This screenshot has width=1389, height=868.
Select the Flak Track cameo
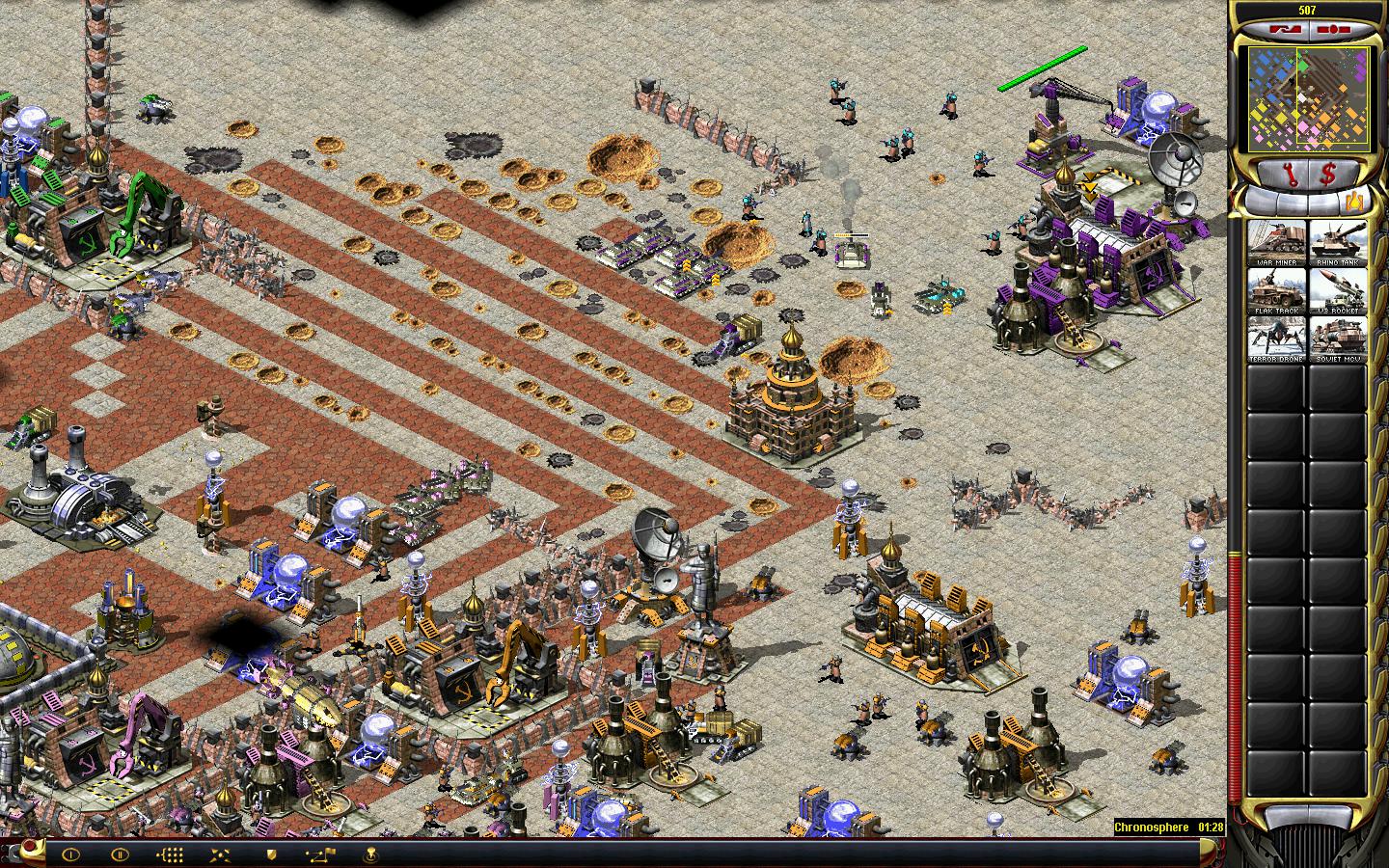pos(1276,290)
